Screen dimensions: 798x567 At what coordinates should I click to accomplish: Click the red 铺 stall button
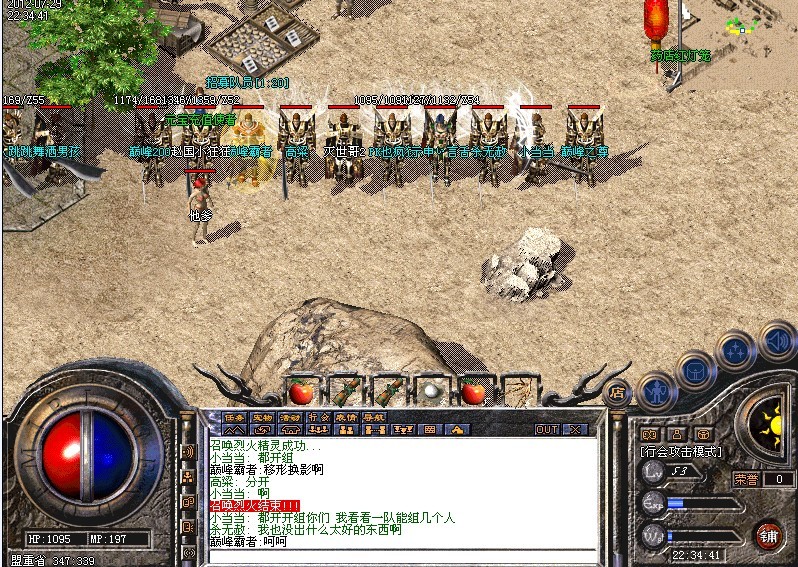pos(768,533)
